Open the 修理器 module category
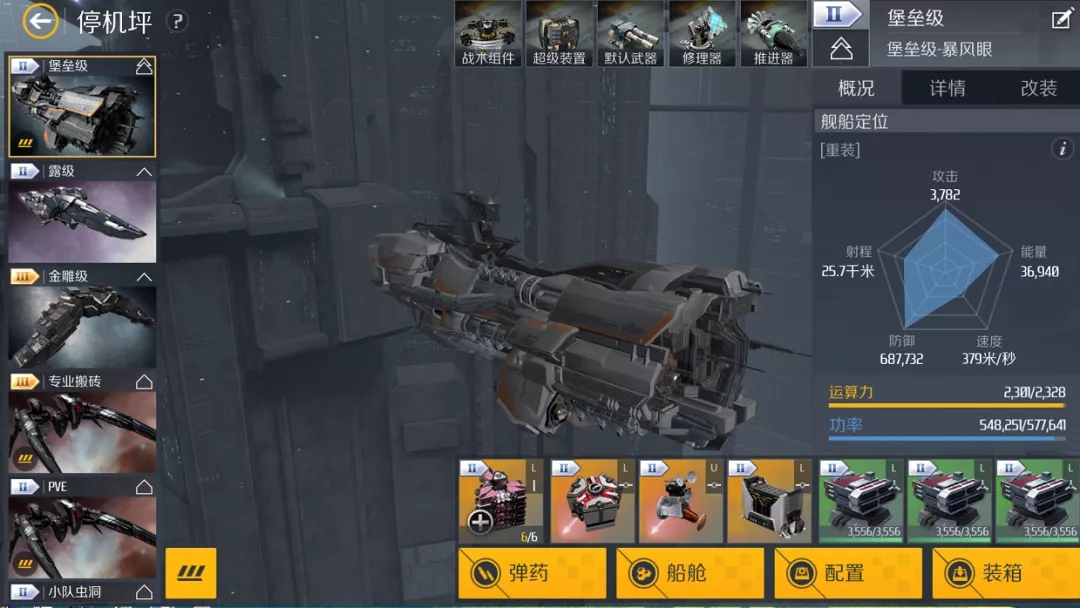The height and width of the screenshot is (608, 1080). 702,34
